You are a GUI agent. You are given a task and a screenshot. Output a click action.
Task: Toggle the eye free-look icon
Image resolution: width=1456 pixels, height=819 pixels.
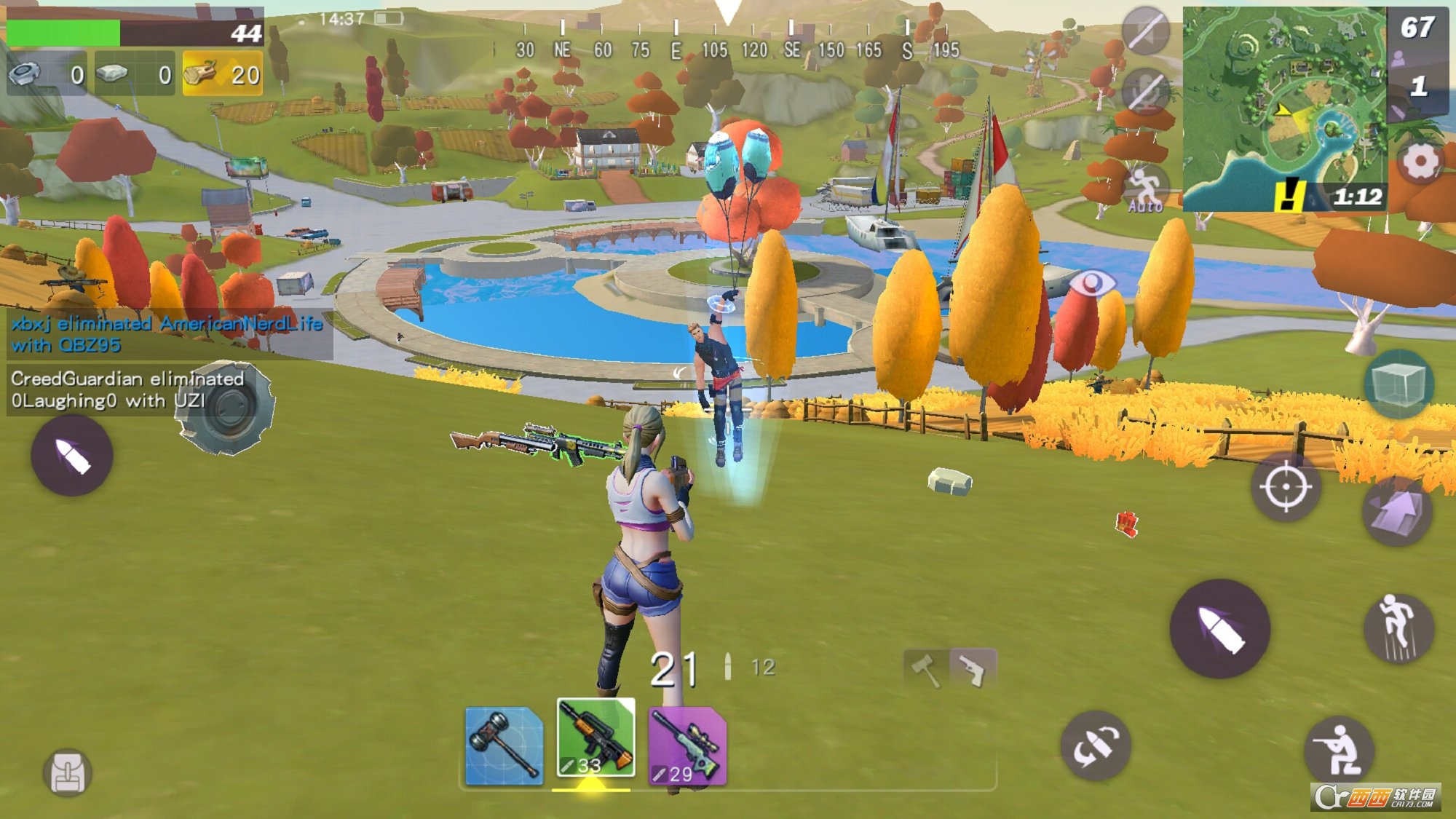pos(1091,282)
